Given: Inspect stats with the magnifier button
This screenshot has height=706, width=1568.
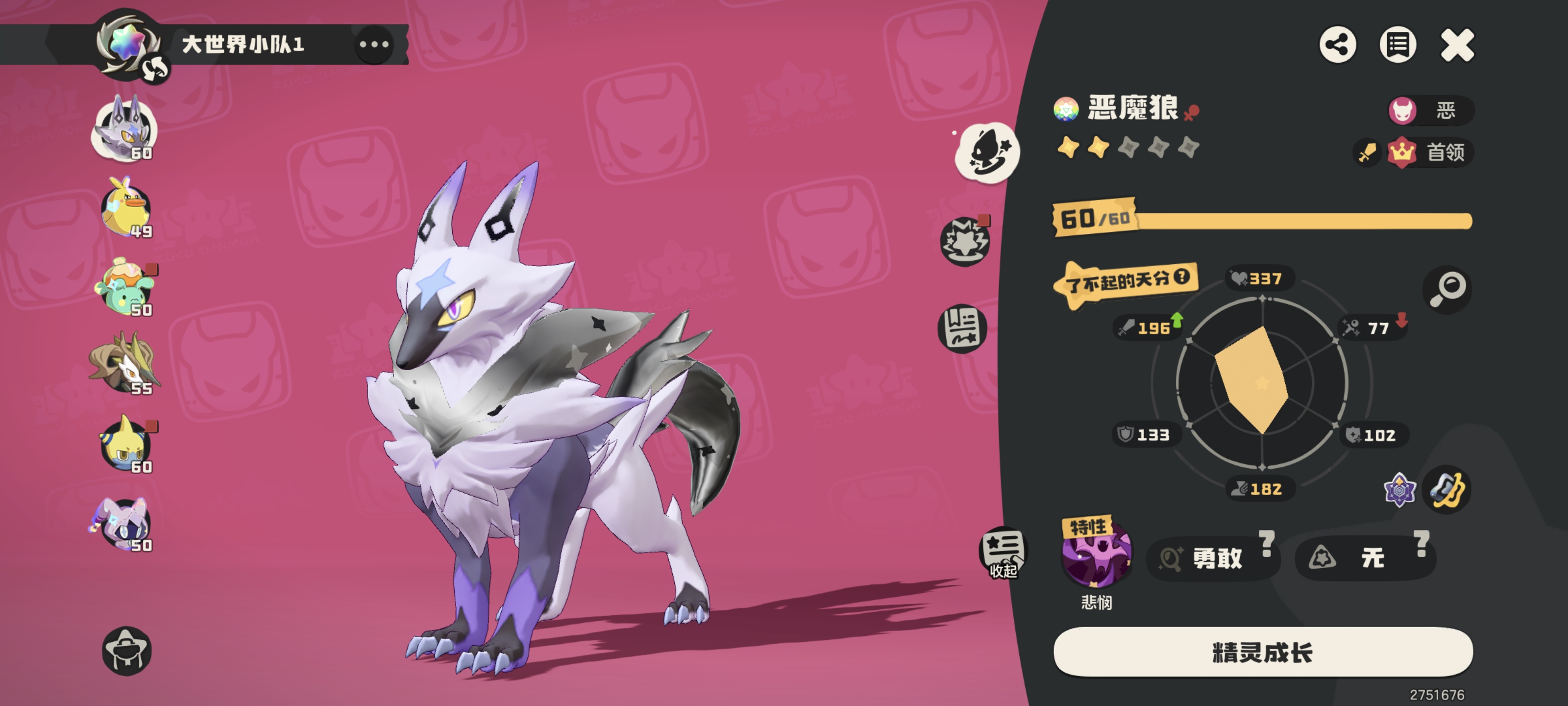Looking at the screenshot, I should 1447,289.
